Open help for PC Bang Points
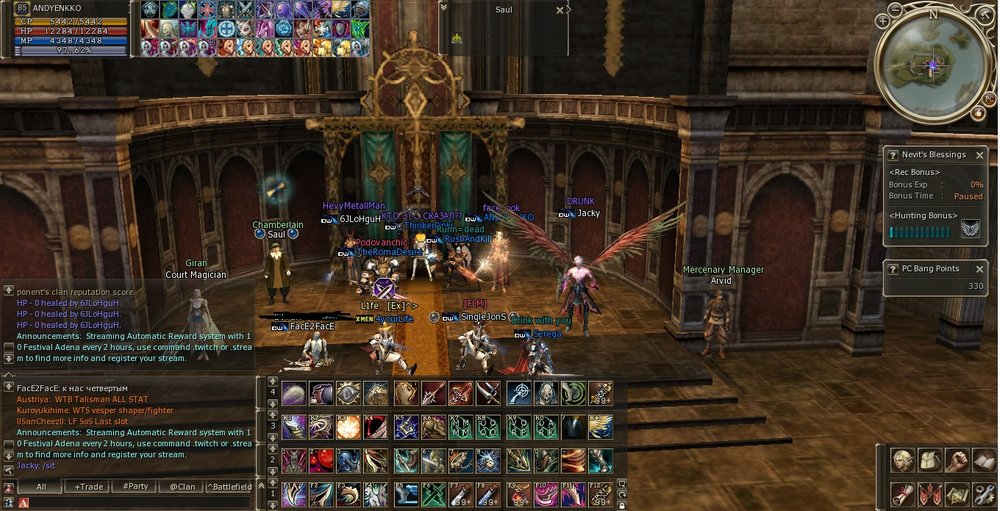Viewport: 1000px width, 511px height. [893, 268]
